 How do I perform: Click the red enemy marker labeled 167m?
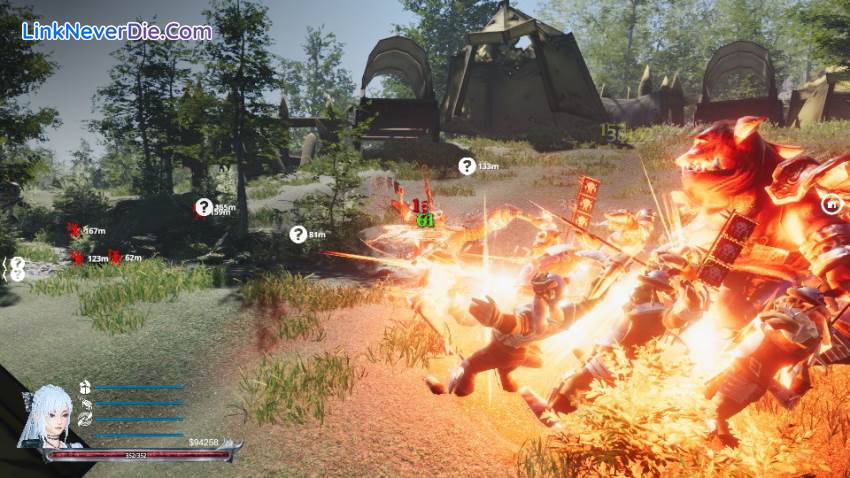(x=73, y=230)
